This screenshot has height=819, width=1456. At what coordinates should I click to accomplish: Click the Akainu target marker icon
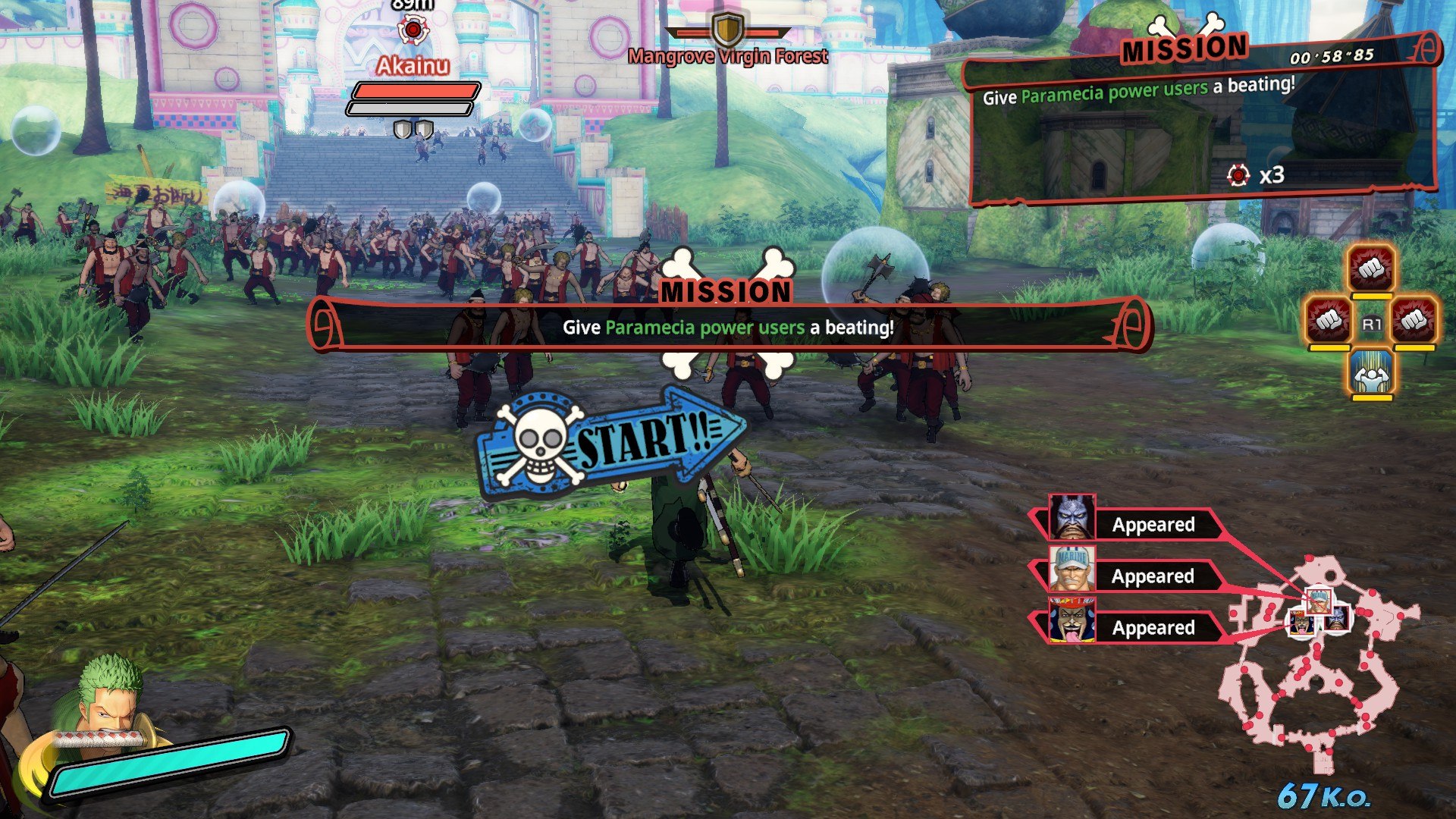tap(413, 30)
